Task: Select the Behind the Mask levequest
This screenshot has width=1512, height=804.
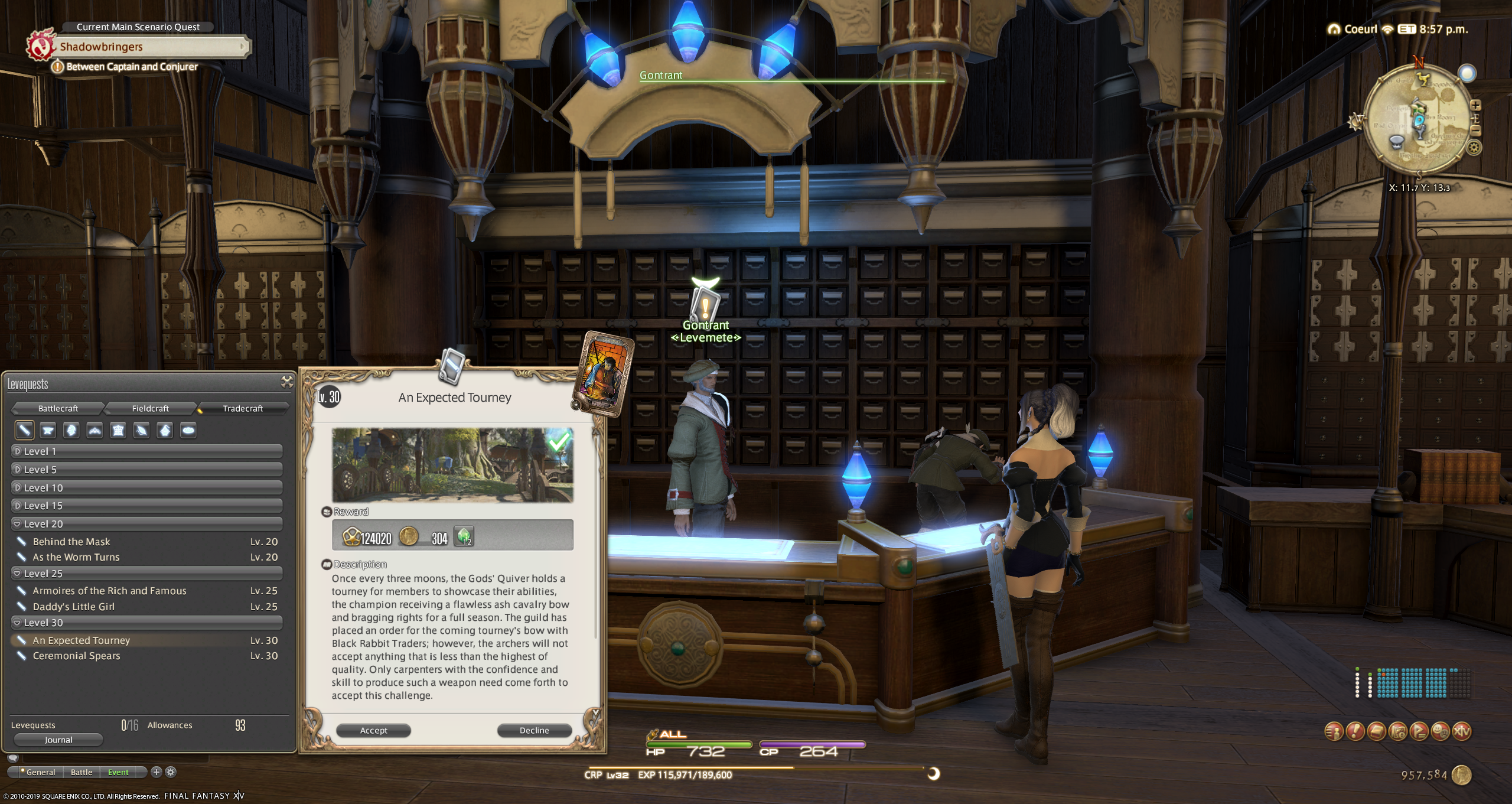Action: (71, 542)
